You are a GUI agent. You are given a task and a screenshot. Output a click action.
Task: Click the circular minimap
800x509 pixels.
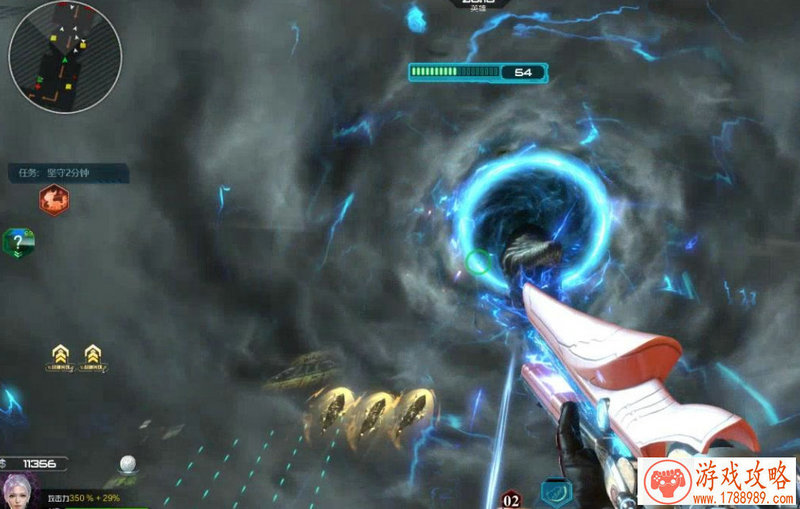coord(65,57)
